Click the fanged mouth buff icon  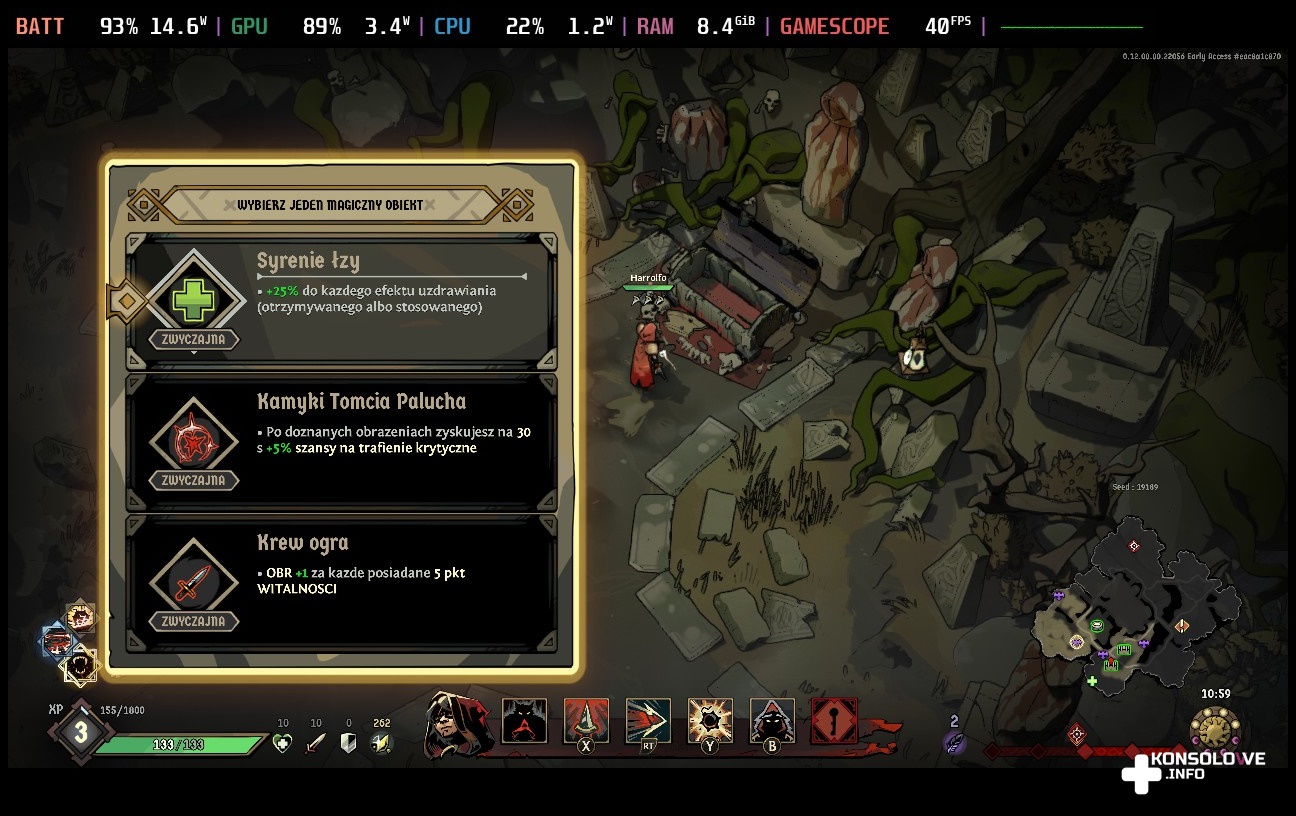point(80,663)
